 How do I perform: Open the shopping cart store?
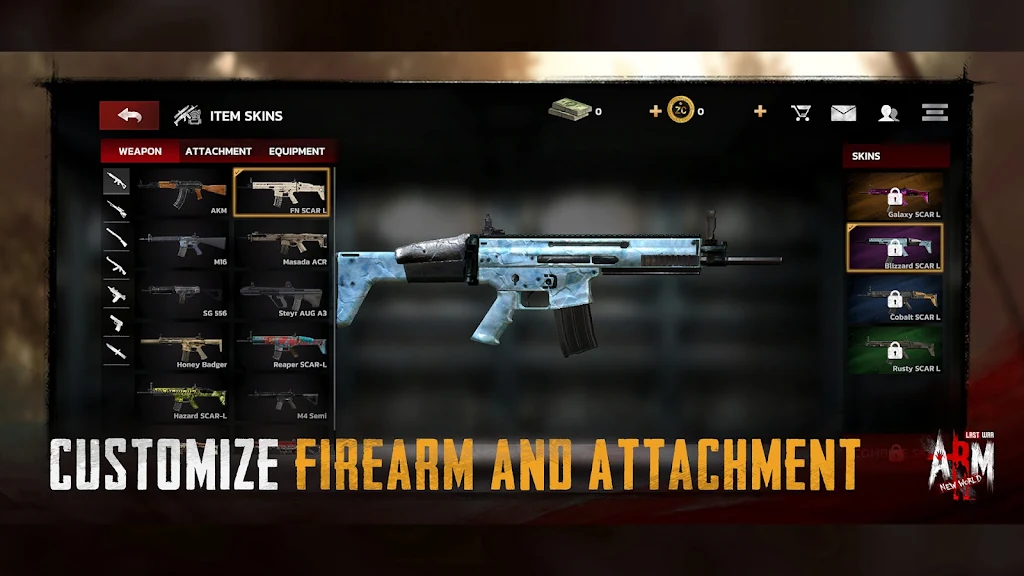click(801, 112)
